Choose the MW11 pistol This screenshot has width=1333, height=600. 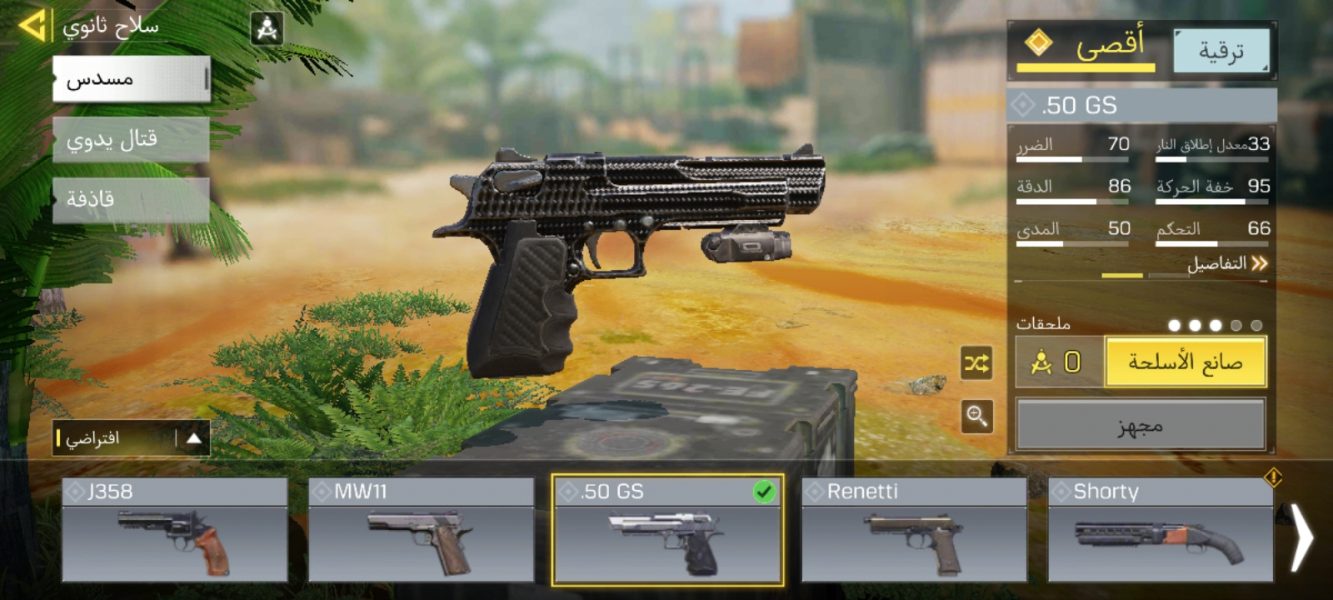[421, 530]
